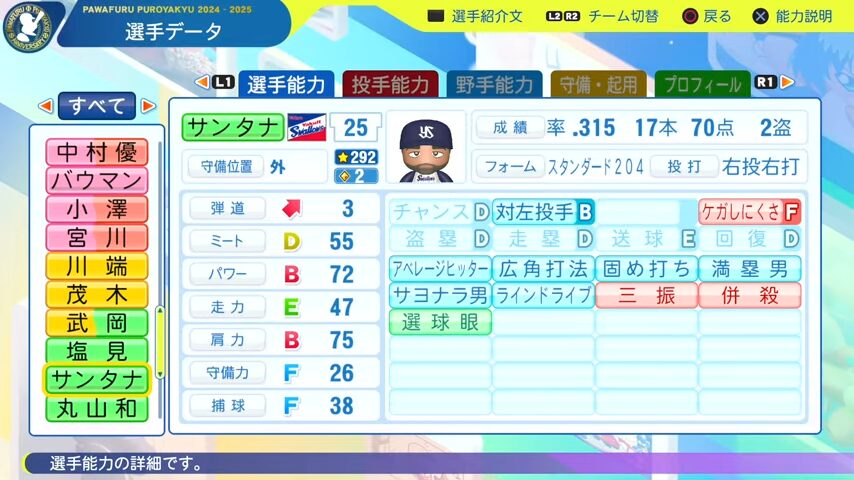Choose the ケガしにくさ F ability
The width and height of the screenshot is (854, 480).
(749, 212)
